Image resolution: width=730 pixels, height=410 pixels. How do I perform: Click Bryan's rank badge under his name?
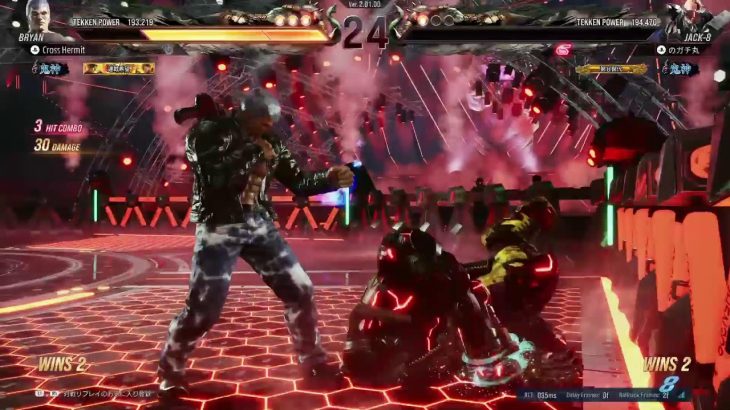tap(44, 69)
